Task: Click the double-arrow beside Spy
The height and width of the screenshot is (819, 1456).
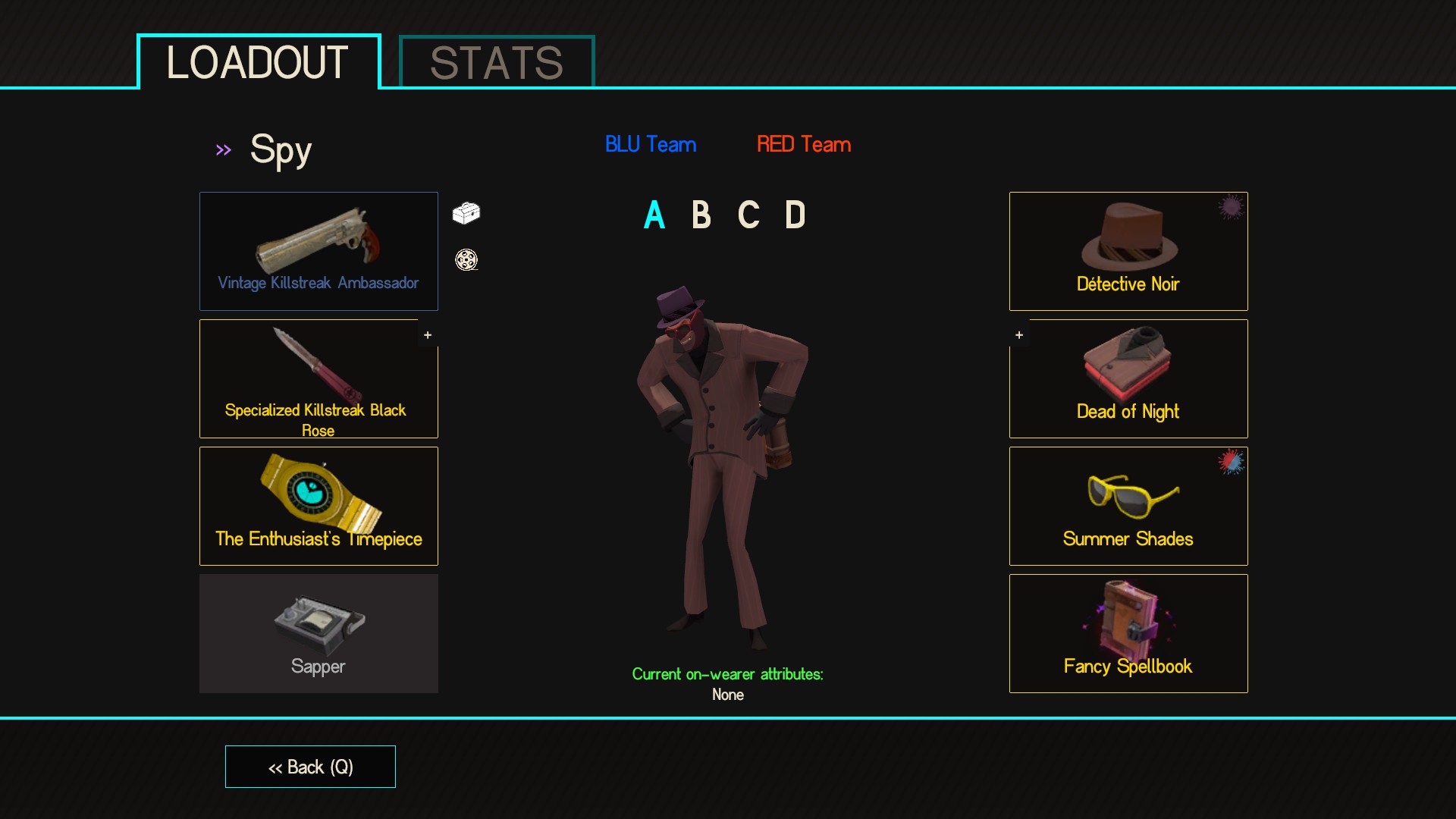Action: coord(223,150)
